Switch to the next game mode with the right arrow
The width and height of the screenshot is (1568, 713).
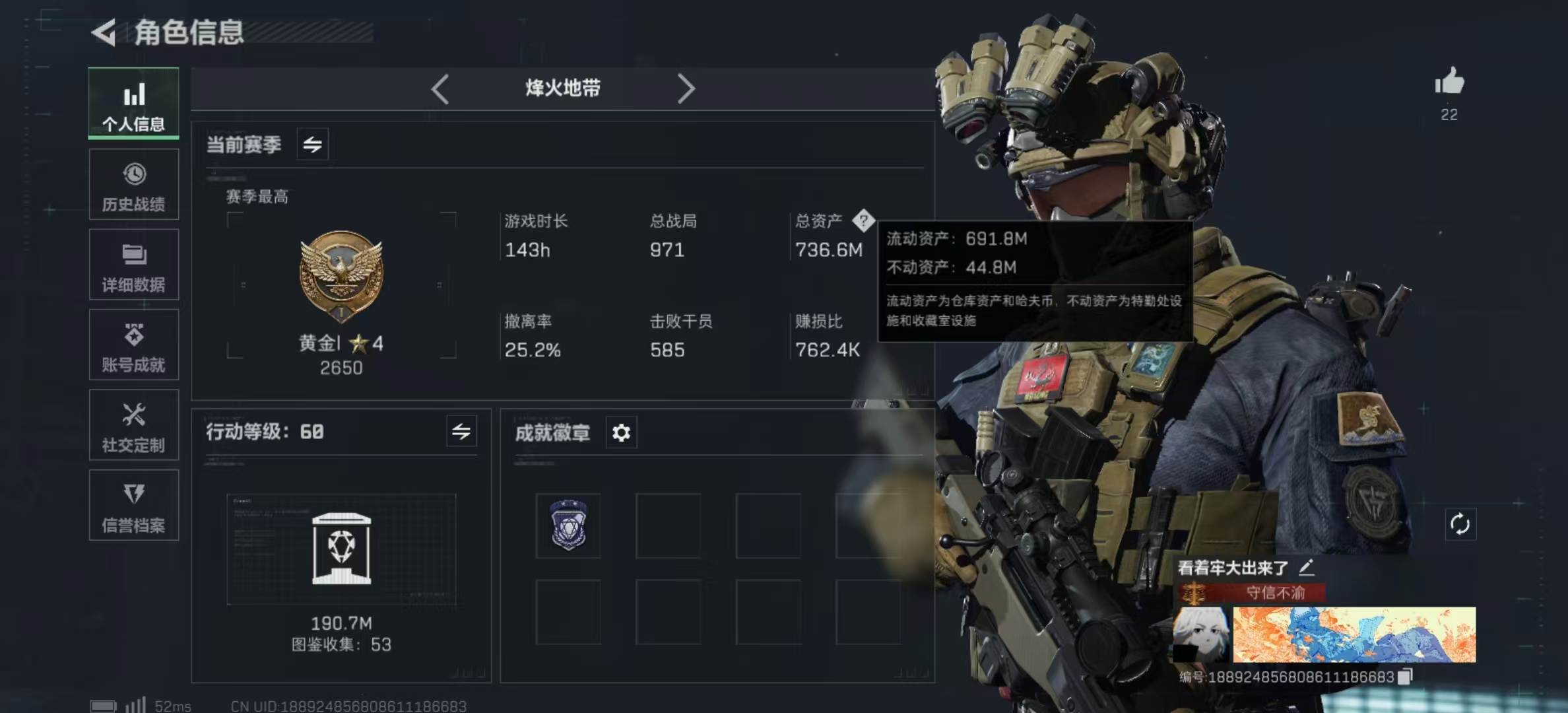686,88
